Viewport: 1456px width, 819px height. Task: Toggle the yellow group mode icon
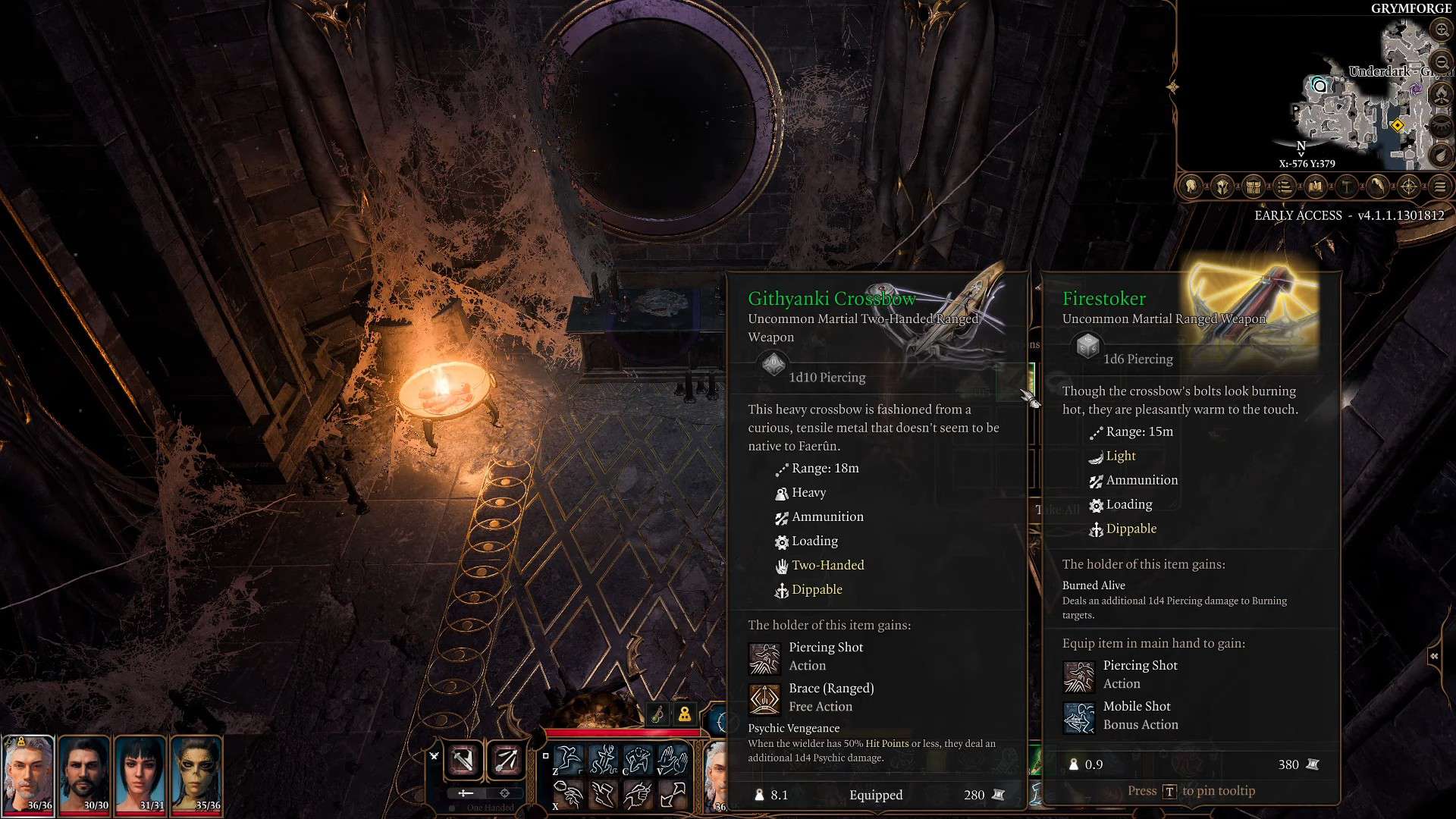685,714
